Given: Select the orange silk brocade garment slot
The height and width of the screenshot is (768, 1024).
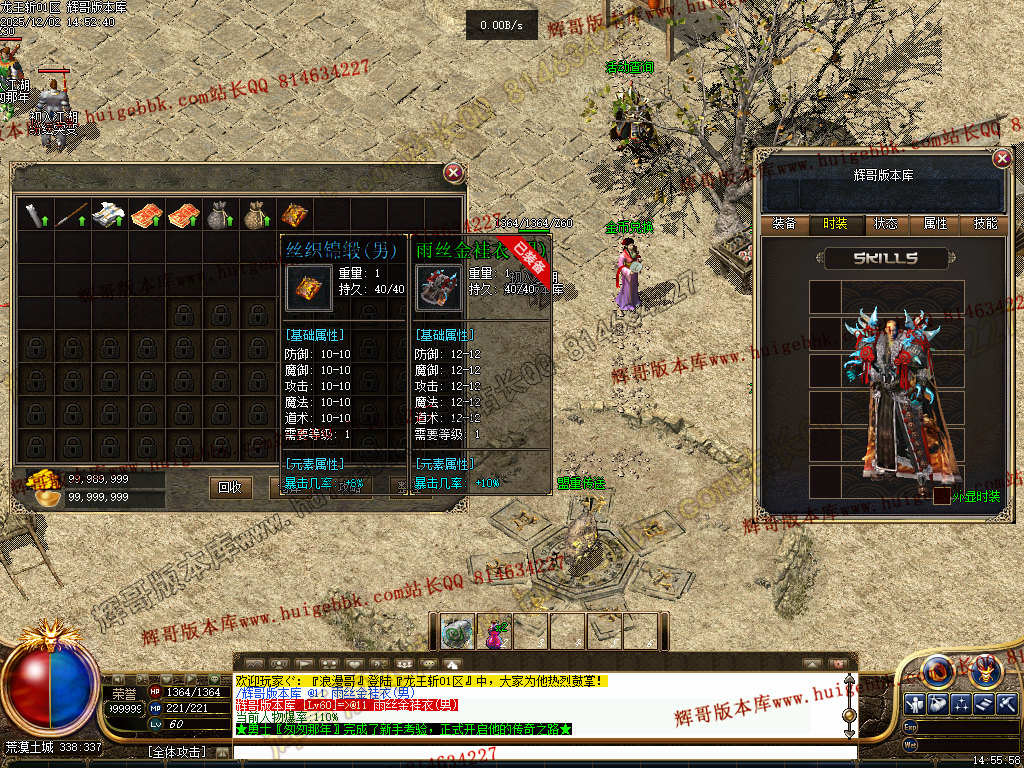Looking at the screenshot, I should coord(293,215).
